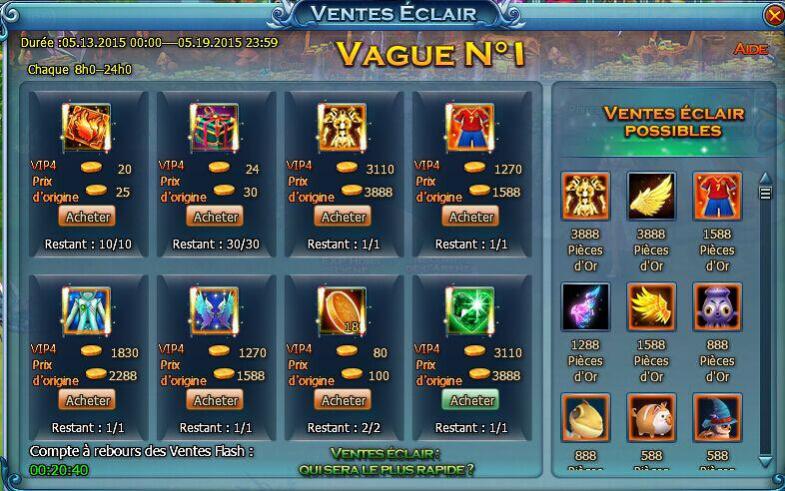Click the green Acheter button
This screenshot has width=785, height=491.
[x=472, y=399]
